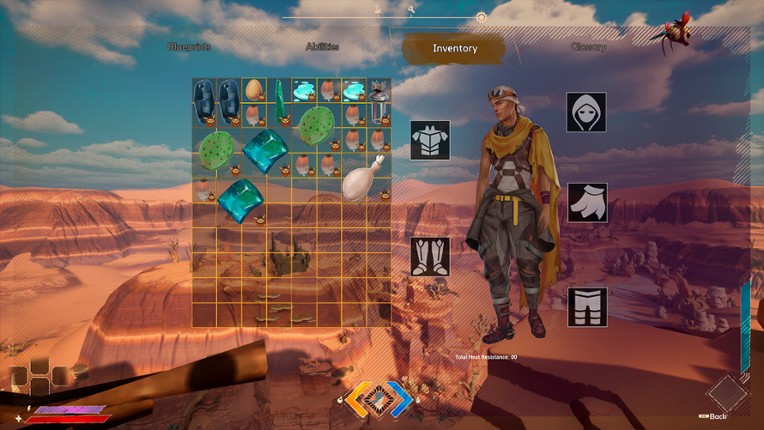Select the Inventory tab

(x=454, y=48)
